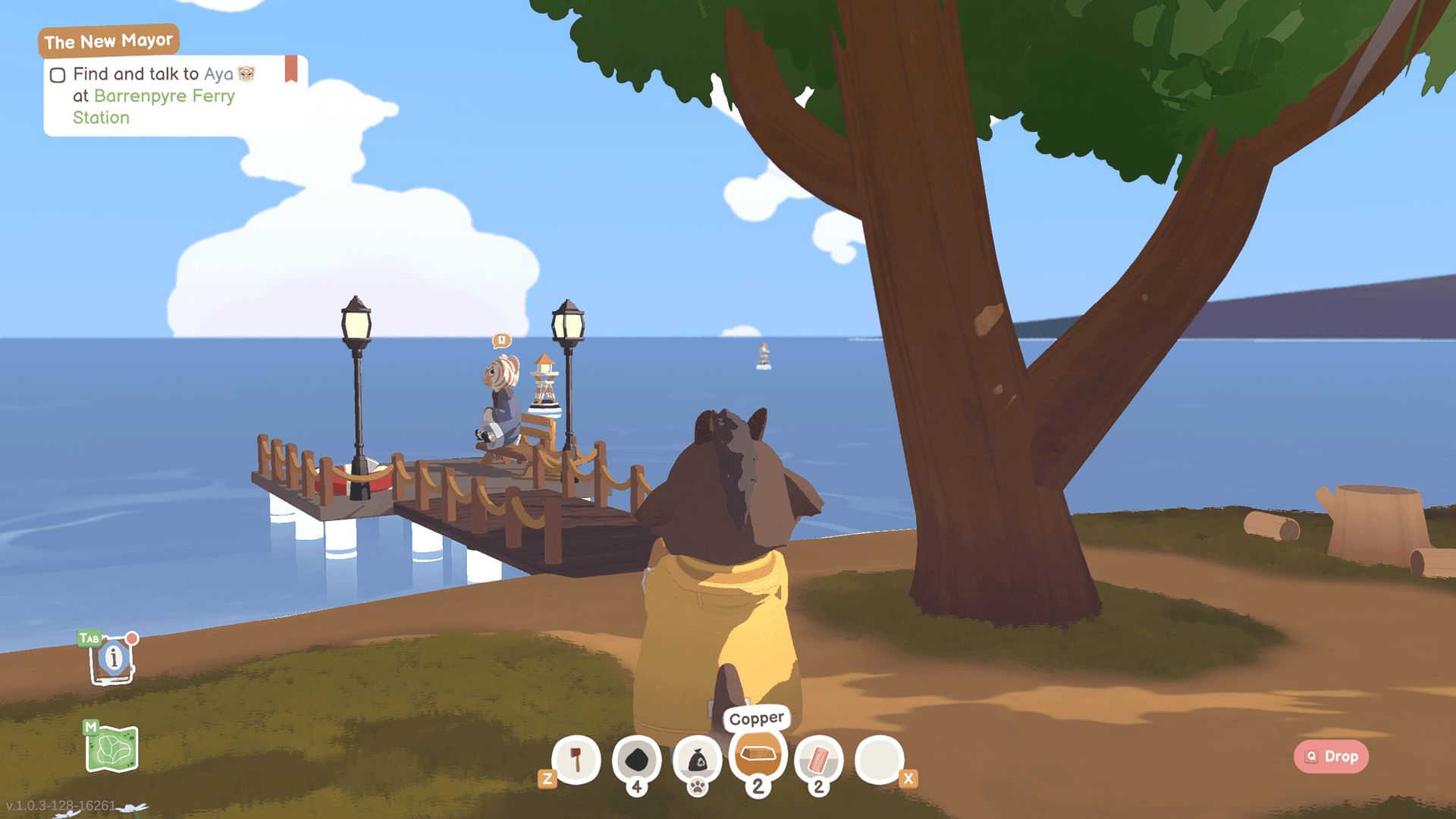Open the info journal icon
1456x819 pixels.
pyautogui.click(x=113, y=658)
